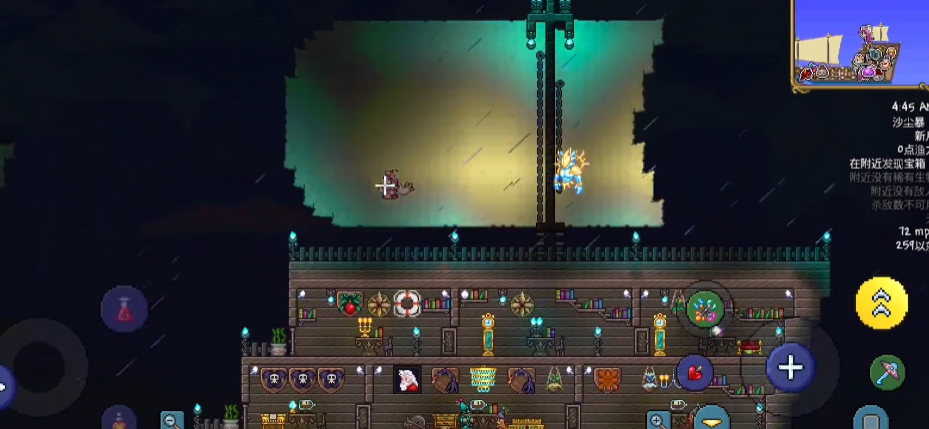Tap the yellow double-arrow jump button
This screenshot has width=929, height=429.
point(881,303)
